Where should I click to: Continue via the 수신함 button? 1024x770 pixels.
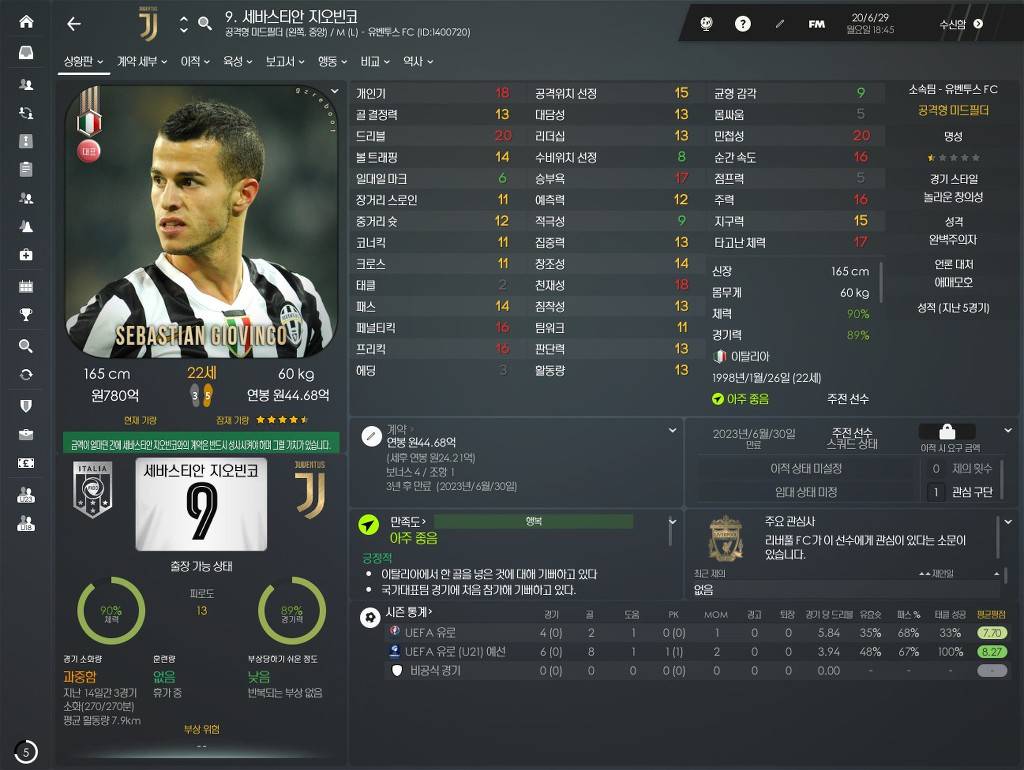click(960, 24)
